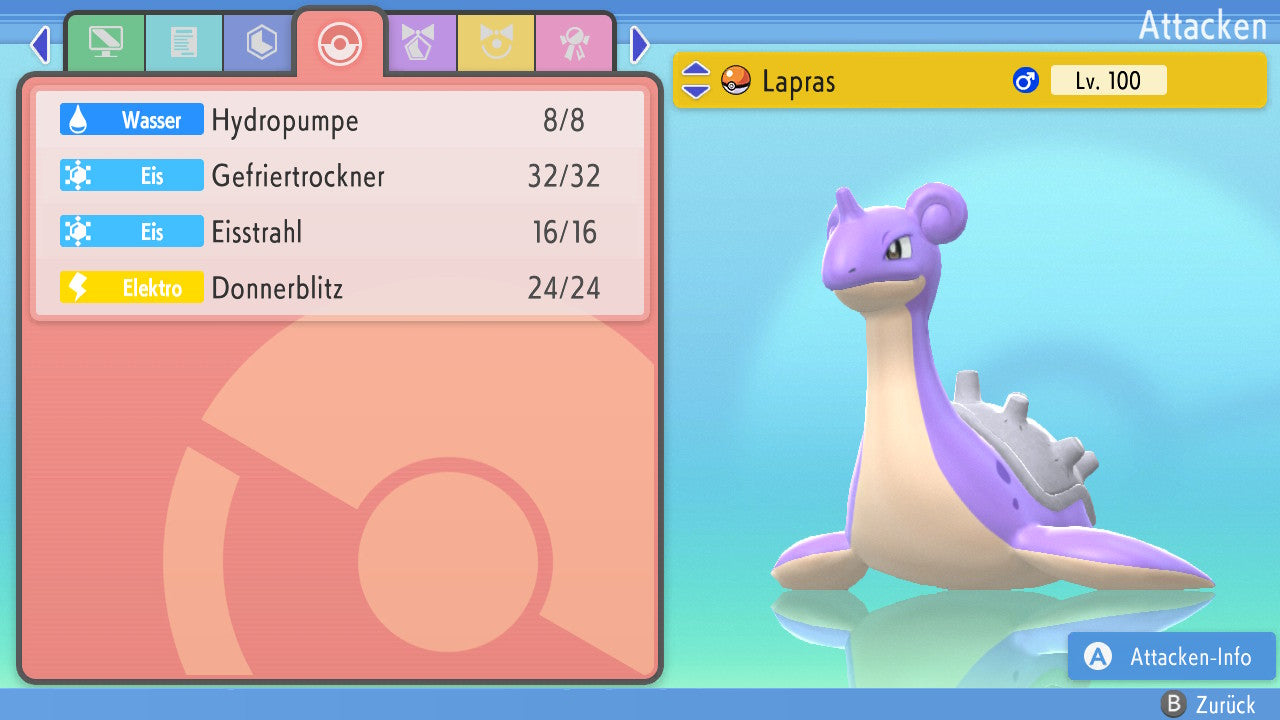Cycle Pokémon with the up-down arrows
Image resolution: width=1280 pixels, height=720 pixels.
coord(696,81)
